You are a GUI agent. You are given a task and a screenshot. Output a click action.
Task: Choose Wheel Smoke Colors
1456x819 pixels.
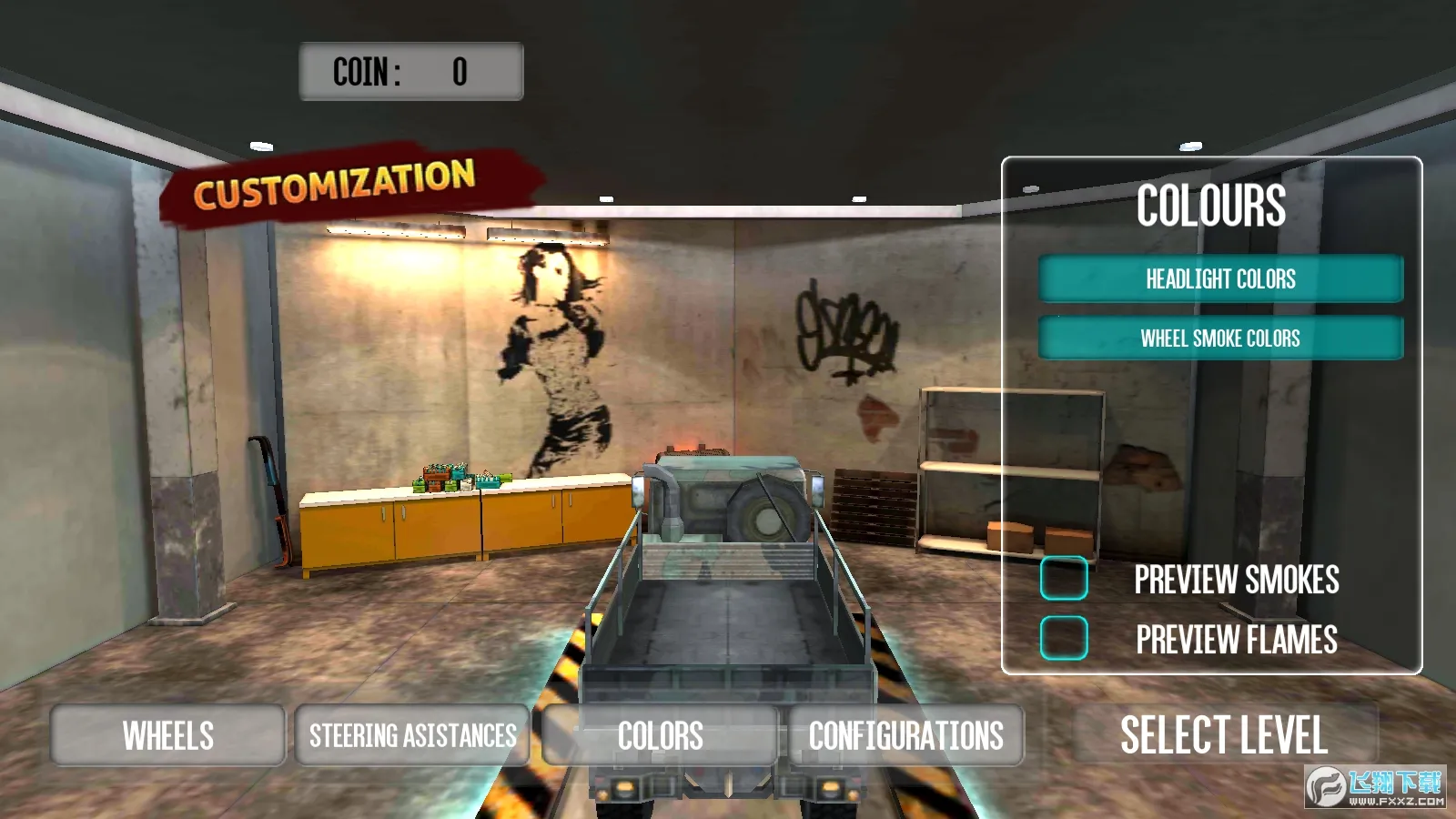pyautogui.click(x=1220, y=338)
